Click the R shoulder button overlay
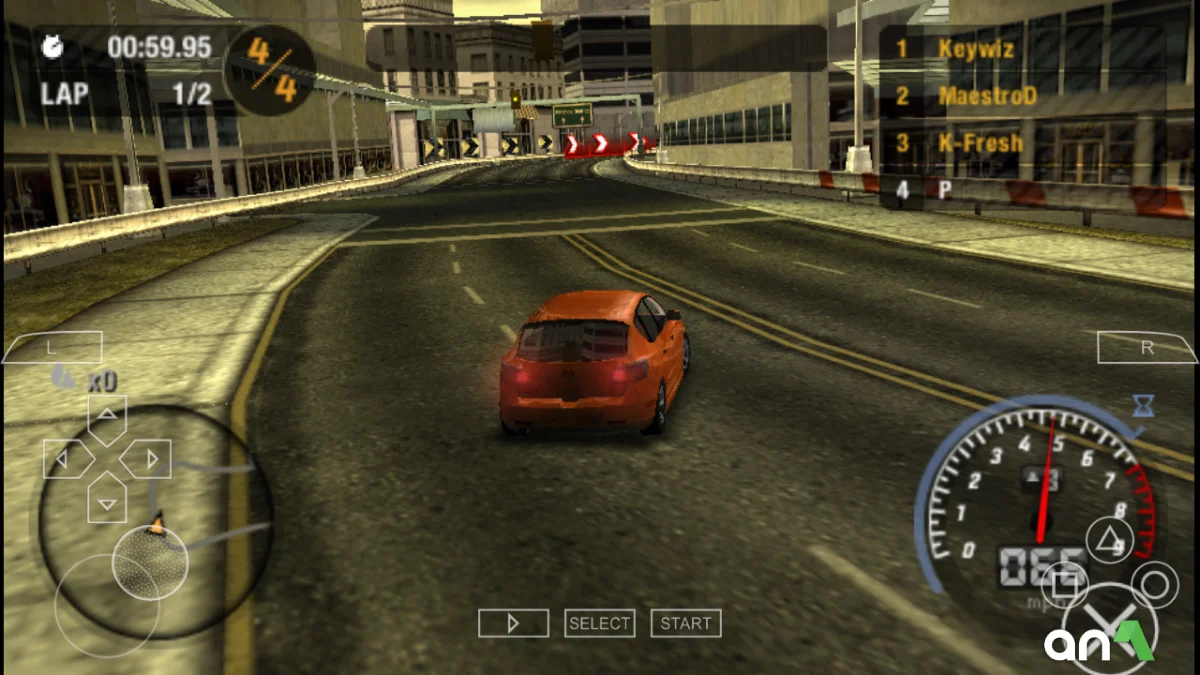1200x675 pixels. point(1147,347)
